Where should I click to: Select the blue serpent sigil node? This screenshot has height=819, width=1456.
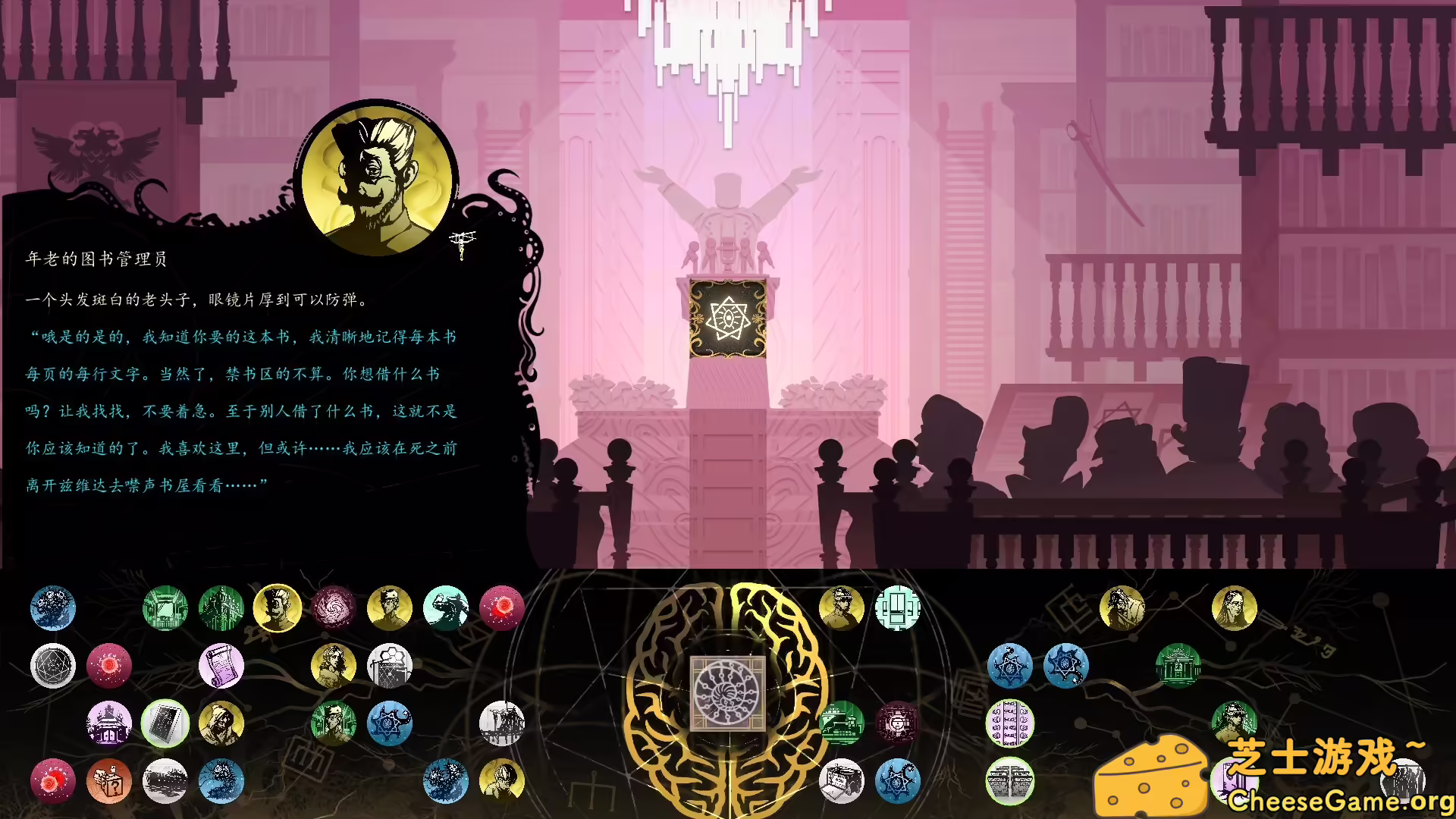(1009, 665)
